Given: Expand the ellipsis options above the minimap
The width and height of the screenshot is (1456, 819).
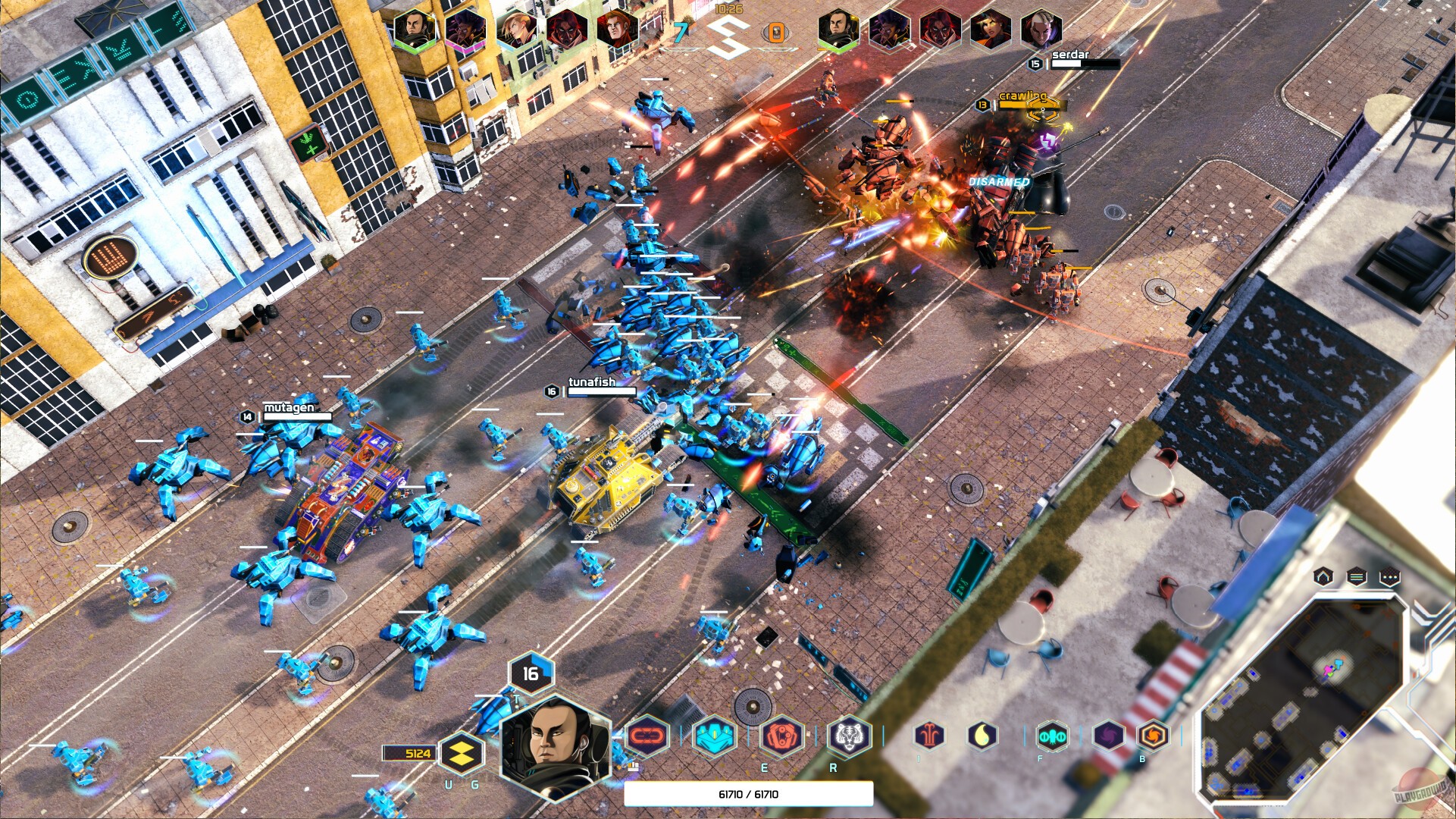Looking at the screenshot, I should (x=1390, y=578).
